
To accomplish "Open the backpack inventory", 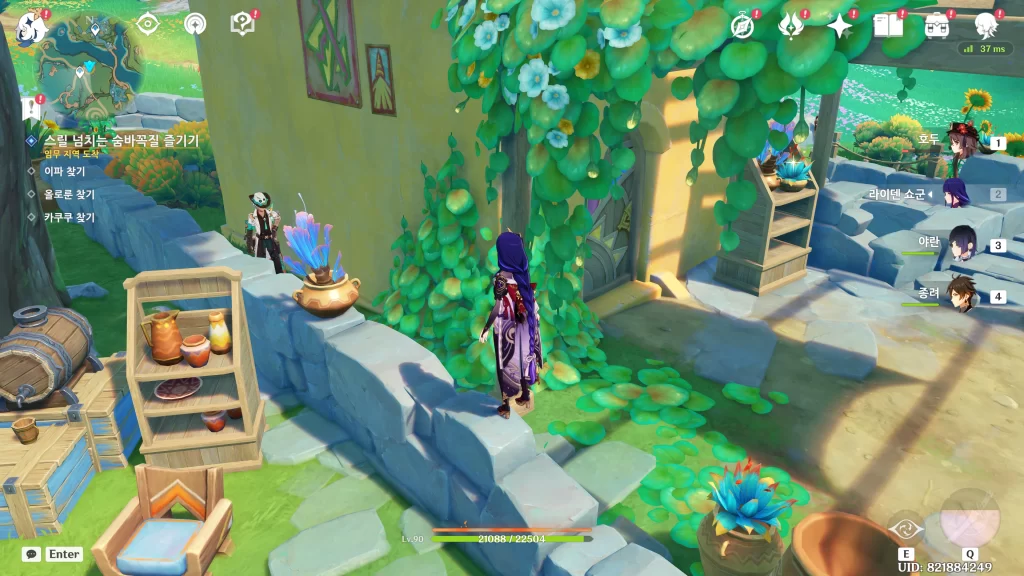I will (x=937, y=25).
